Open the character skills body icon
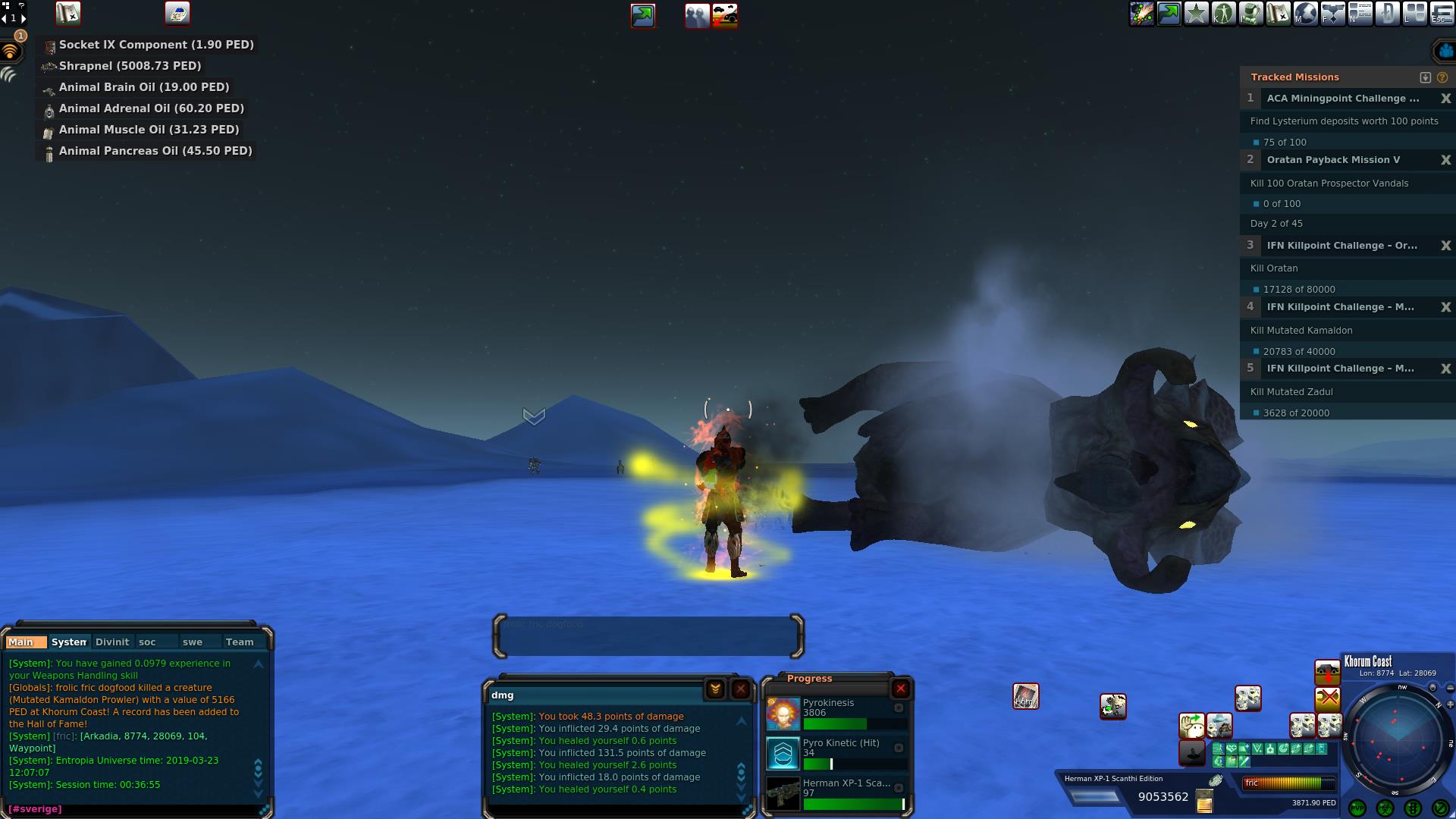Screen dimensions: 1456x819 tap(1224, 14)
